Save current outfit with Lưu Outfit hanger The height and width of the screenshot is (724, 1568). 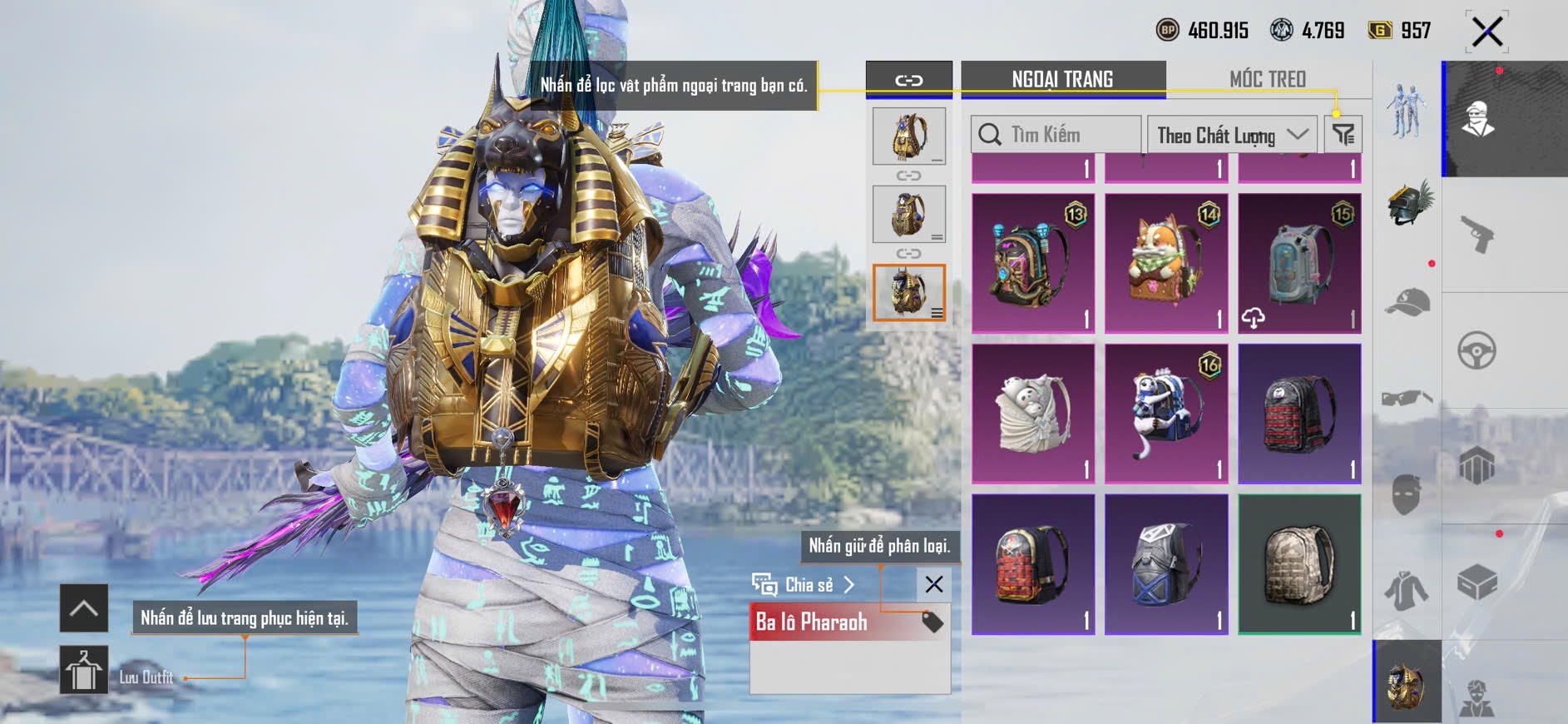84,670
